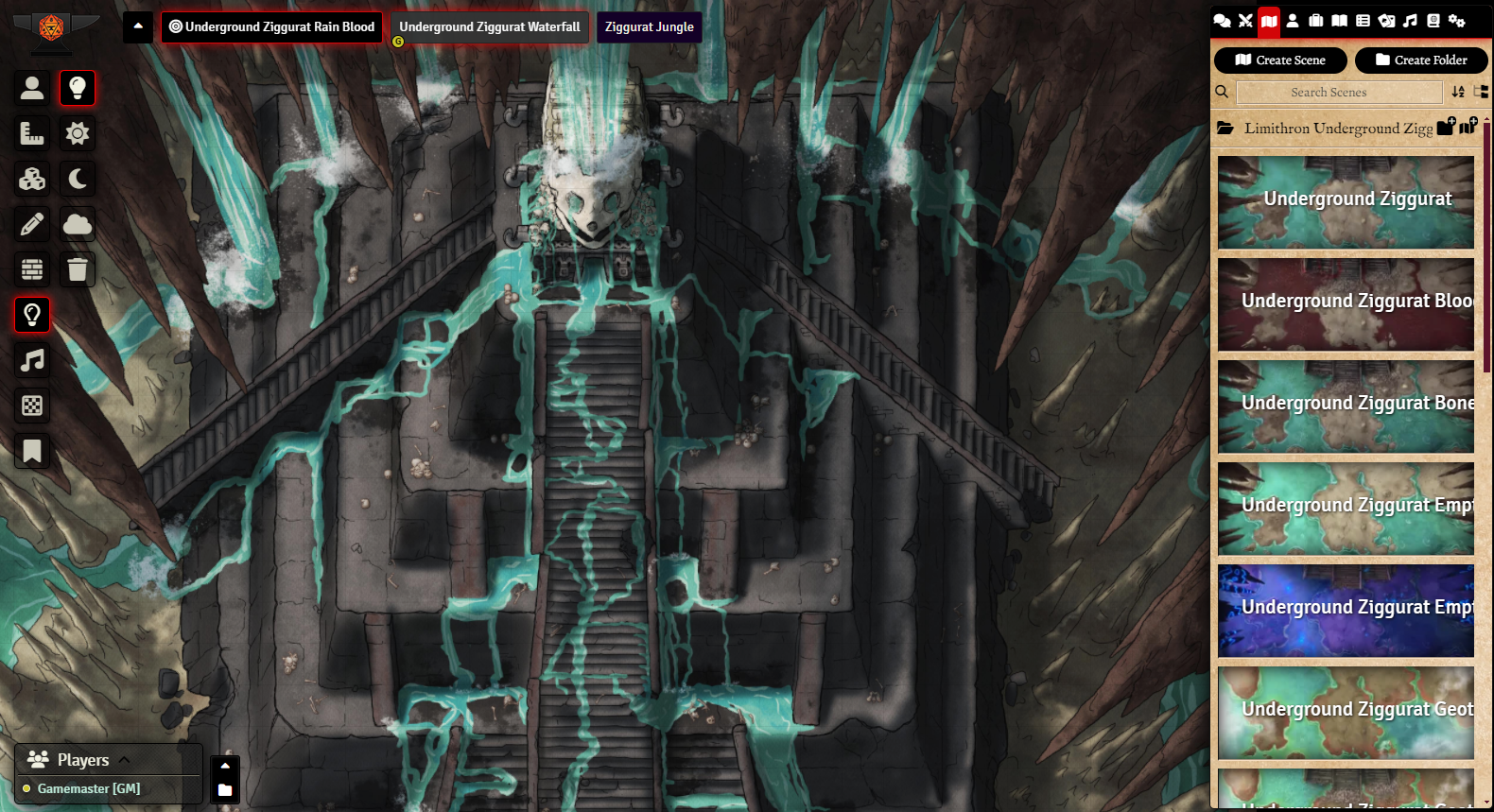Viewport: 1494px width, 812px height.
Task: Focus the Search Scenes field
Action: point(1338,93)
